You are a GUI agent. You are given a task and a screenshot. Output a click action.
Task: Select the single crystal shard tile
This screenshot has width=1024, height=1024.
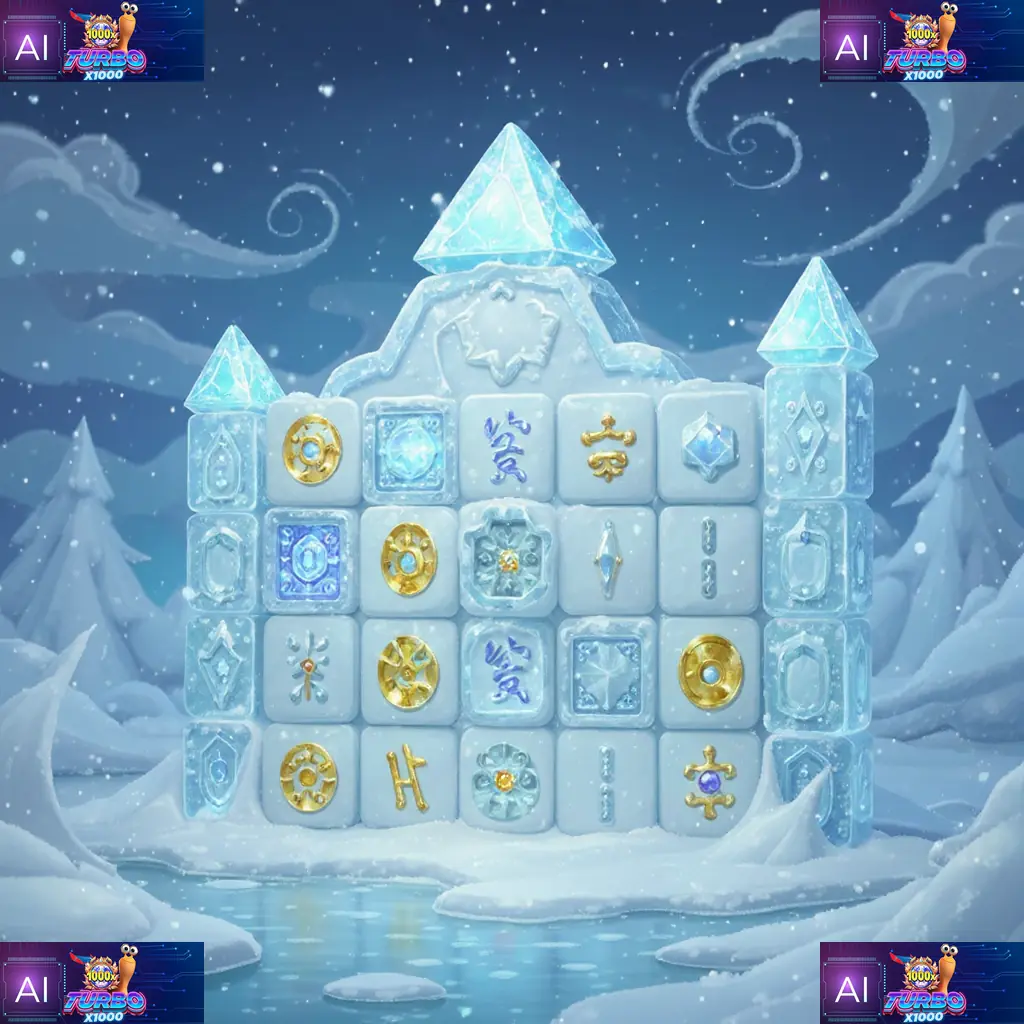click(x=607, y=558)
